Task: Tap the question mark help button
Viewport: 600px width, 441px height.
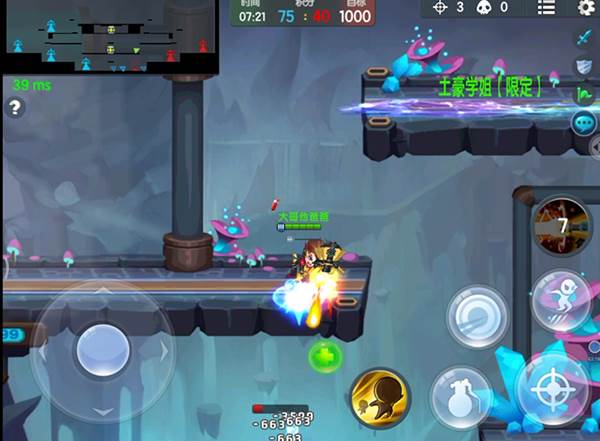Action: (15, 108)
